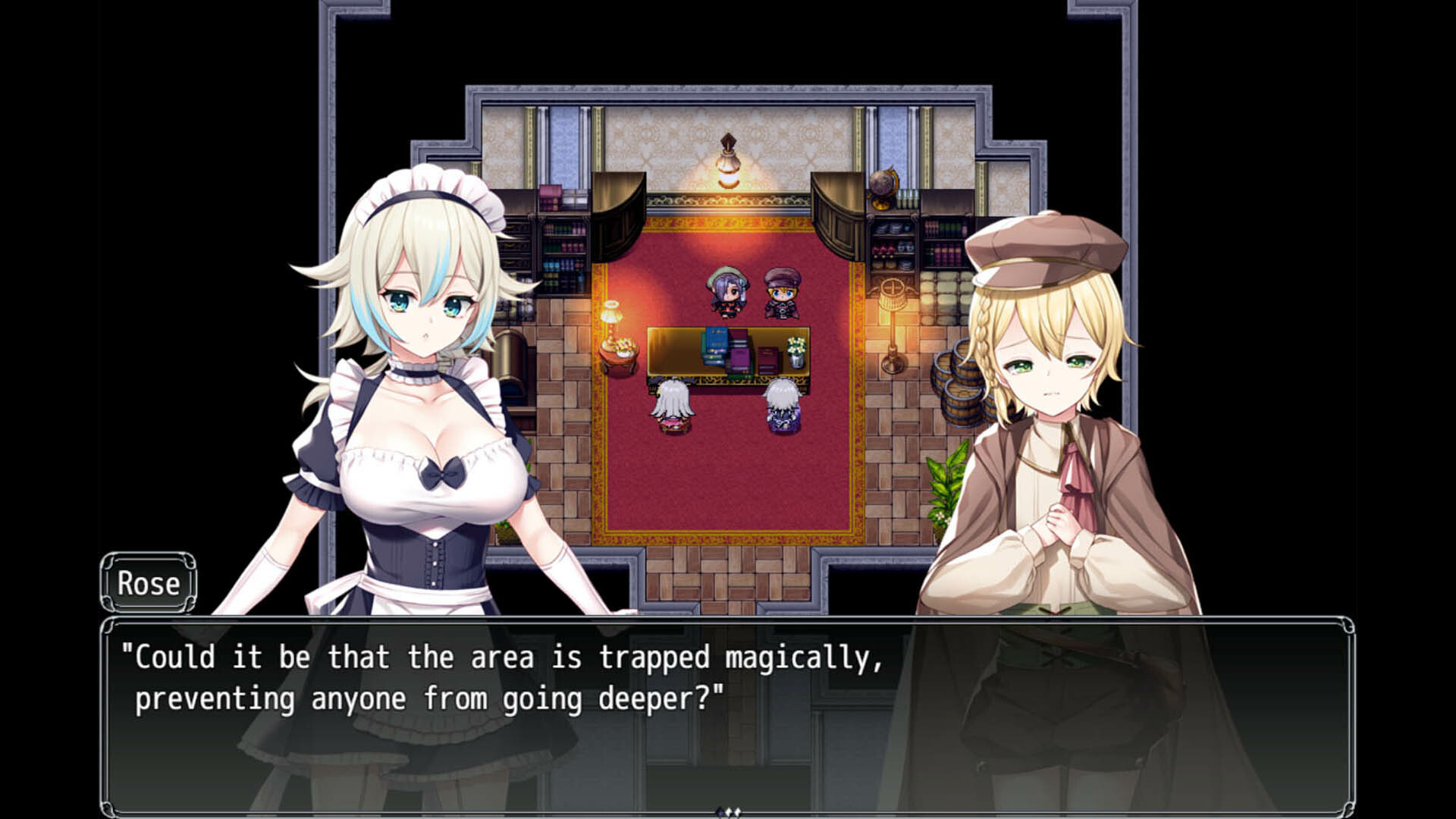The height and width of the screenshot is (819, 1456).
Task: Select the blue-capped character sprite near the desk
Action: [x=783, y=292]
